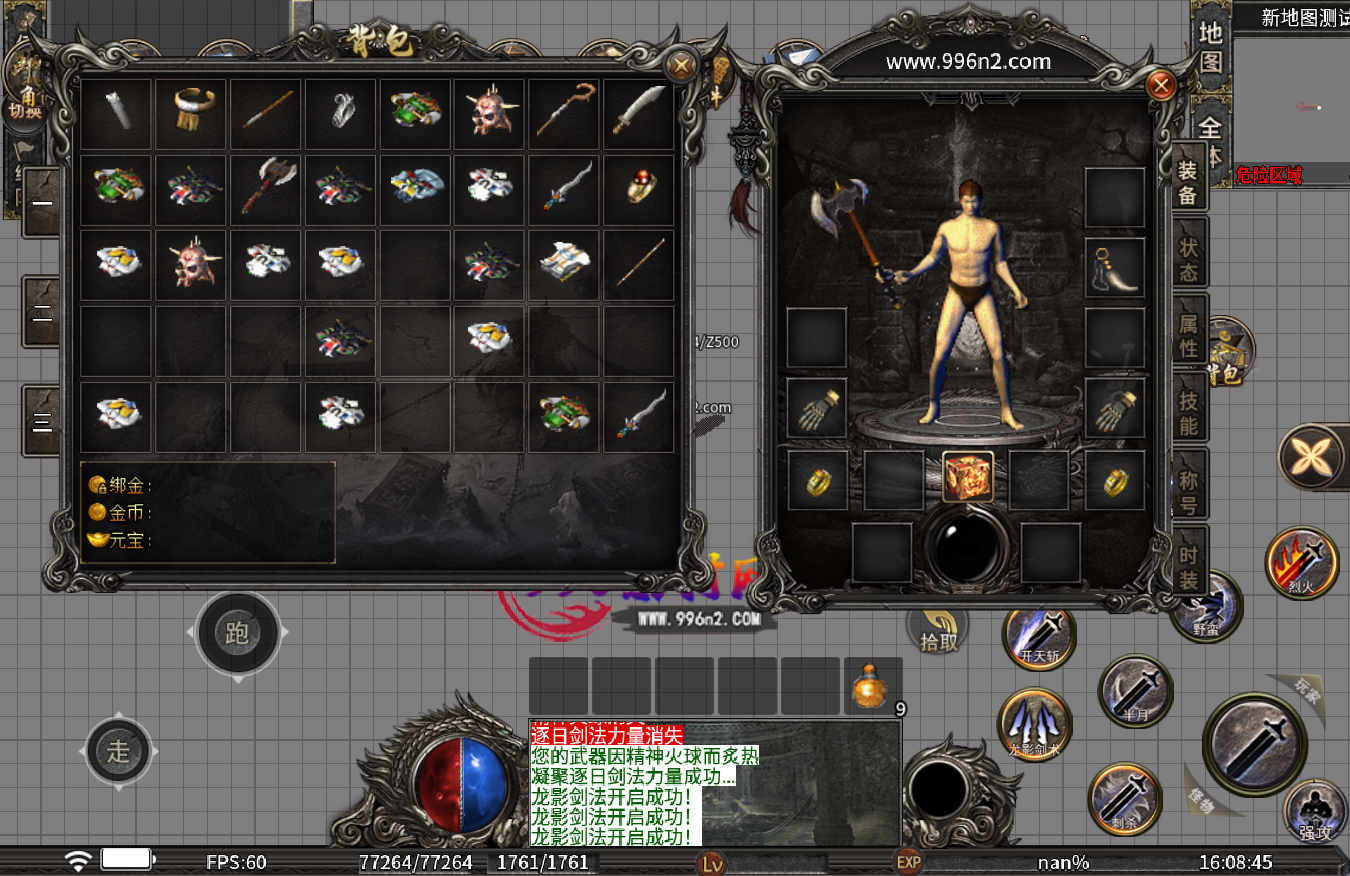This screenshot has height=876, width=1350.
Task: Trigger the 半月 half-moon skill
Action: point(1135,690)
